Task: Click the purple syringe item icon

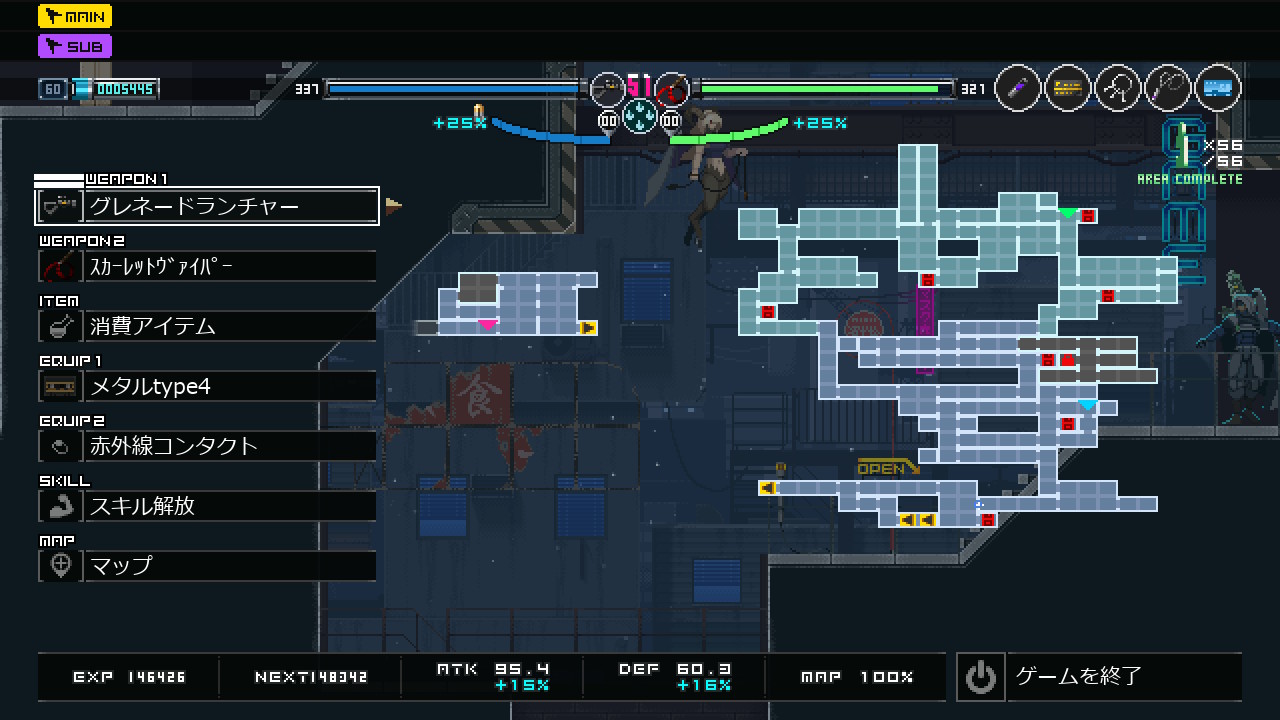Action: point(1018,89)
